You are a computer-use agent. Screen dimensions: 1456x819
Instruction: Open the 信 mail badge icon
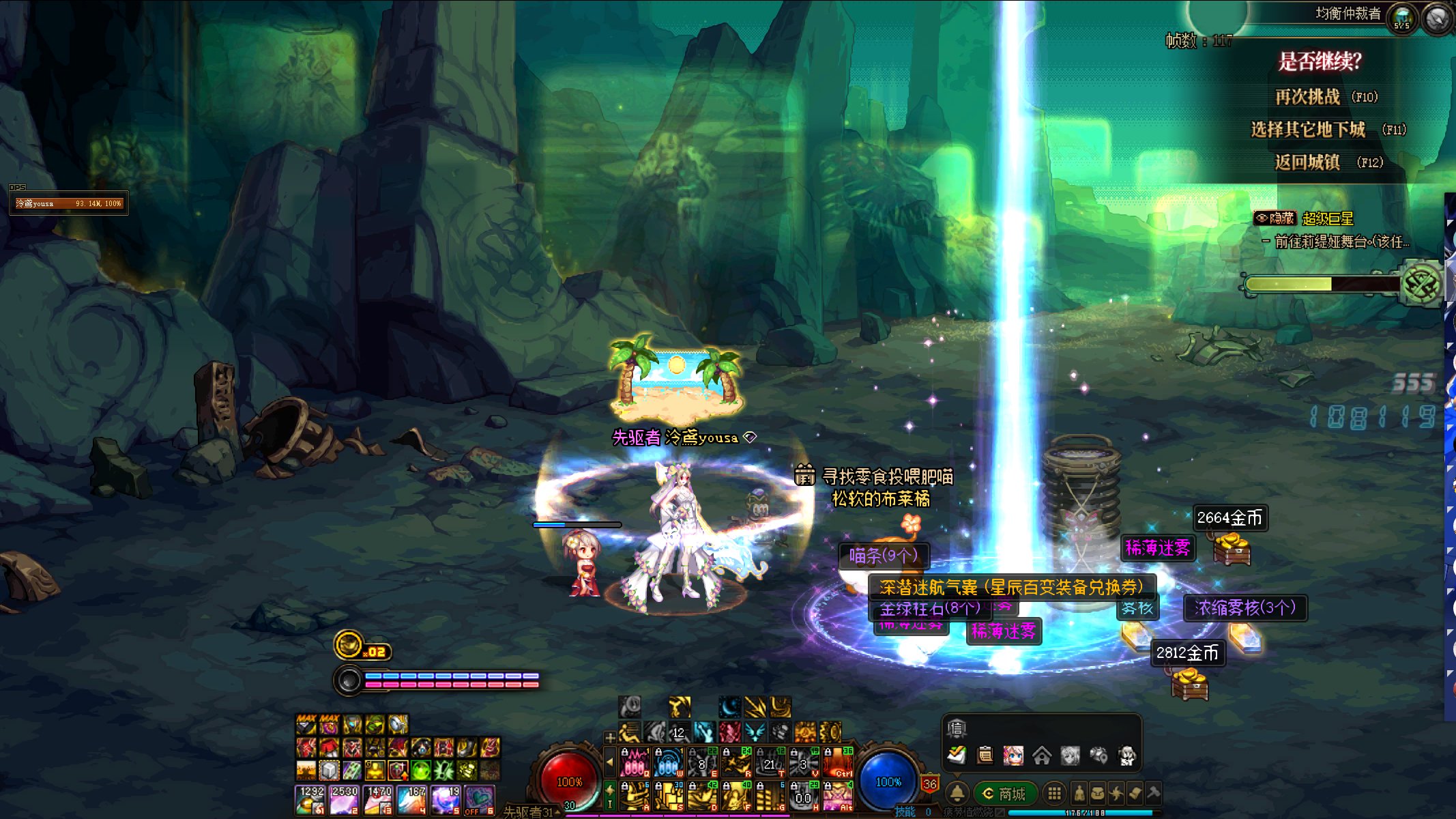[957, 729]
